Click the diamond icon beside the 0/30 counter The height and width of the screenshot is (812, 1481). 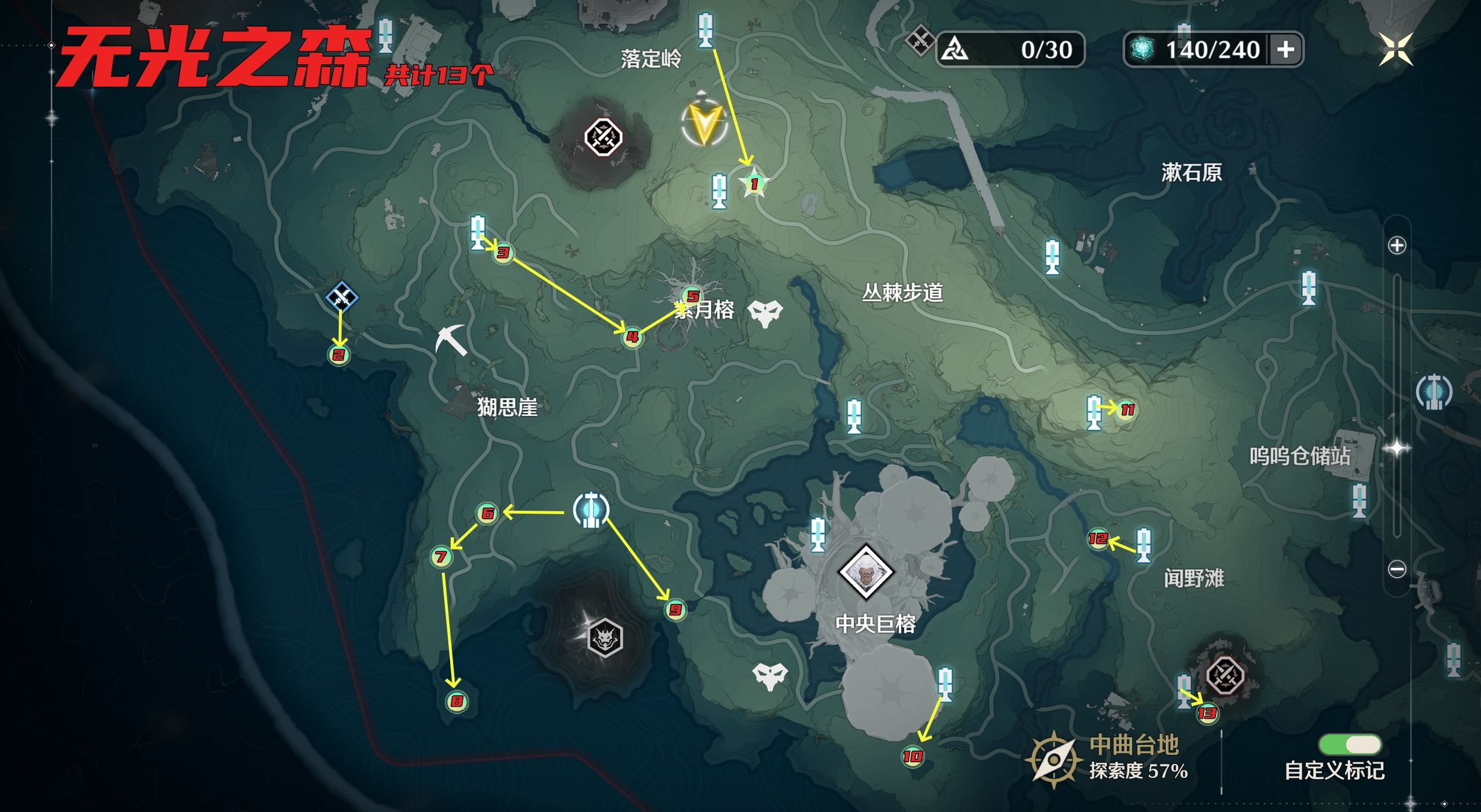coord(919,40)
